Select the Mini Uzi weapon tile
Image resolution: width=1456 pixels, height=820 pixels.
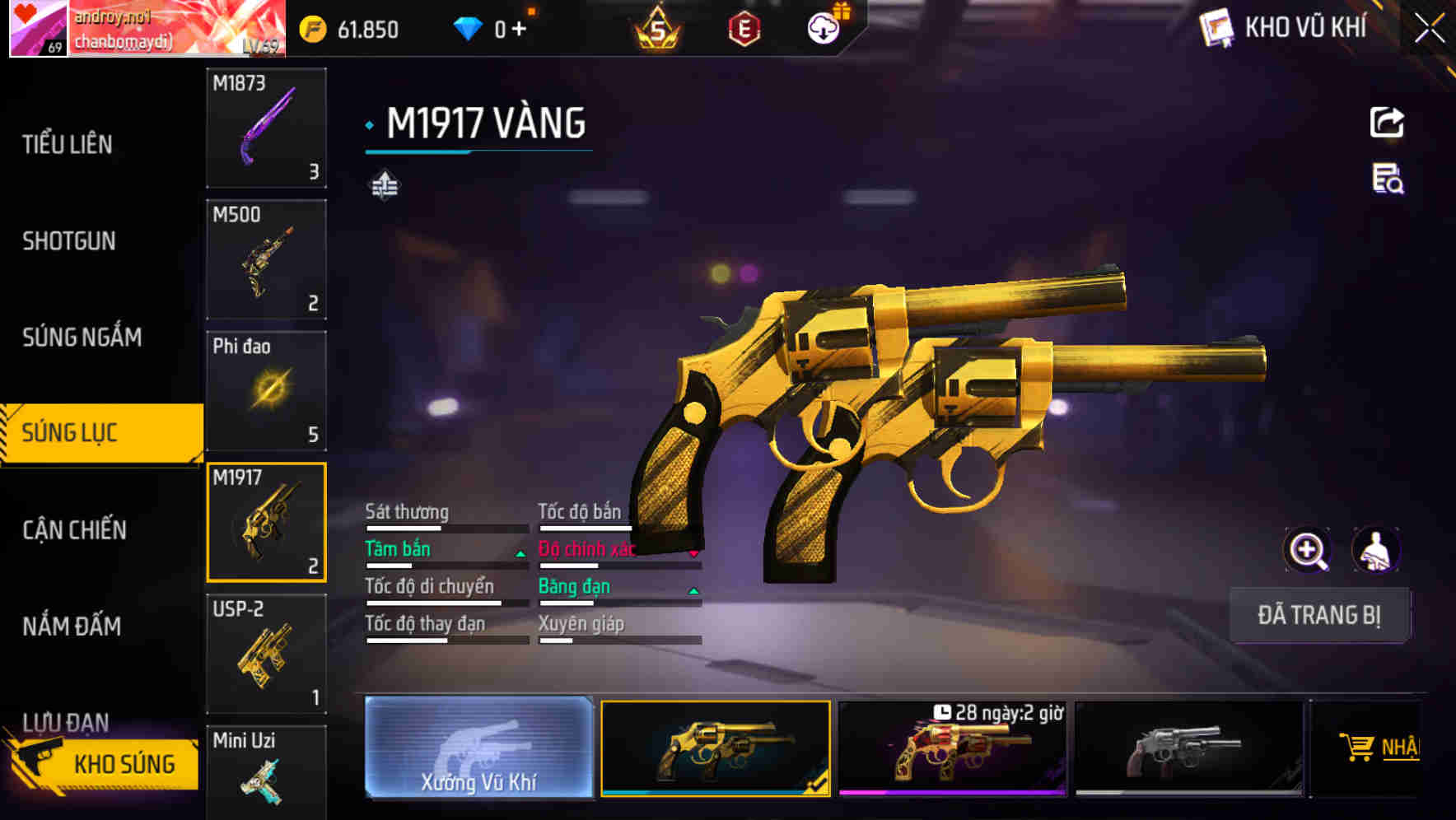point(266,772)
